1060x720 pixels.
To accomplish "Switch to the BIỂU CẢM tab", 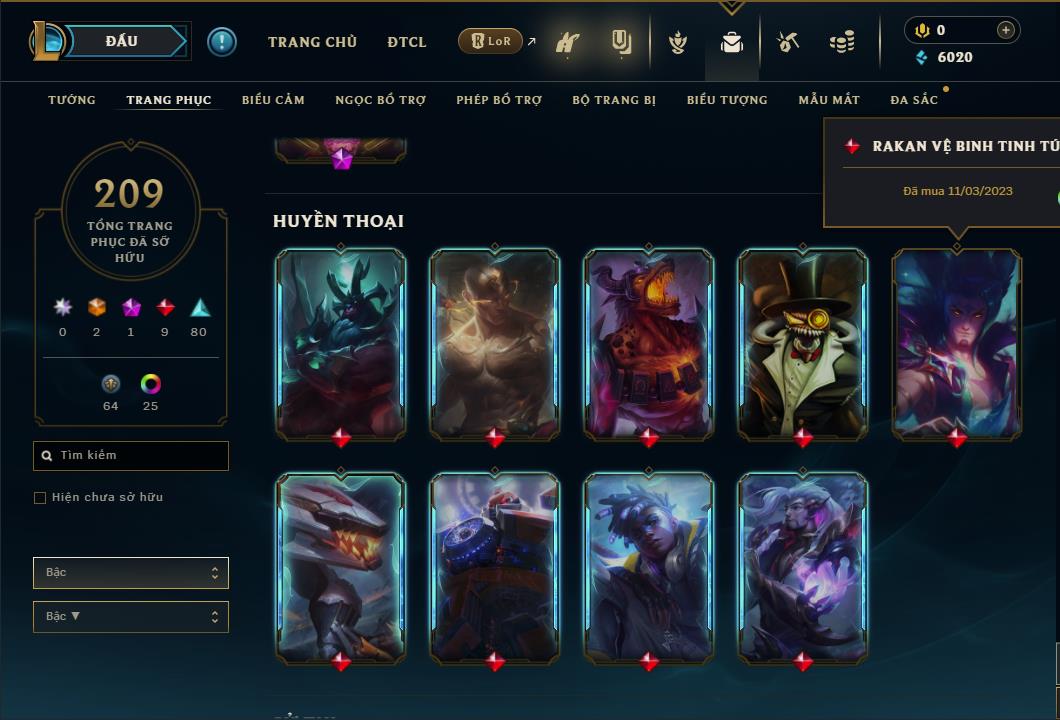I will (x=273, y=100).
